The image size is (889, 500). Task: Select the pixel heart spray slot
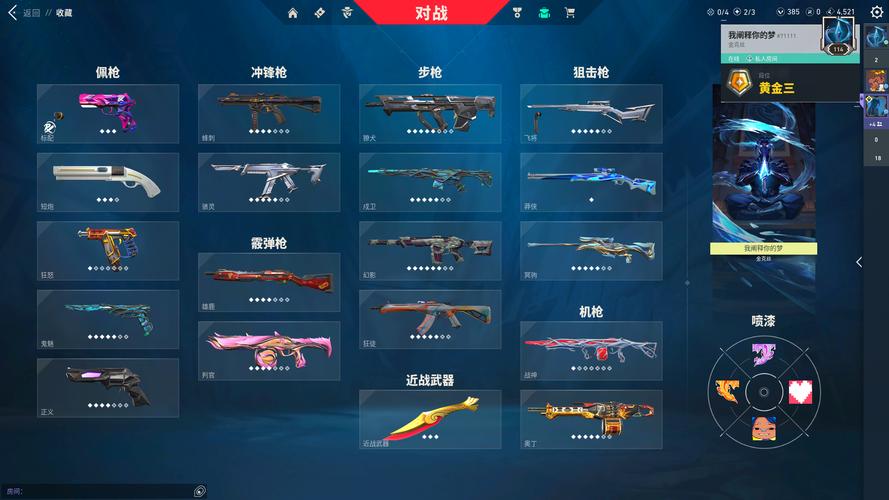tap(801, 391)
